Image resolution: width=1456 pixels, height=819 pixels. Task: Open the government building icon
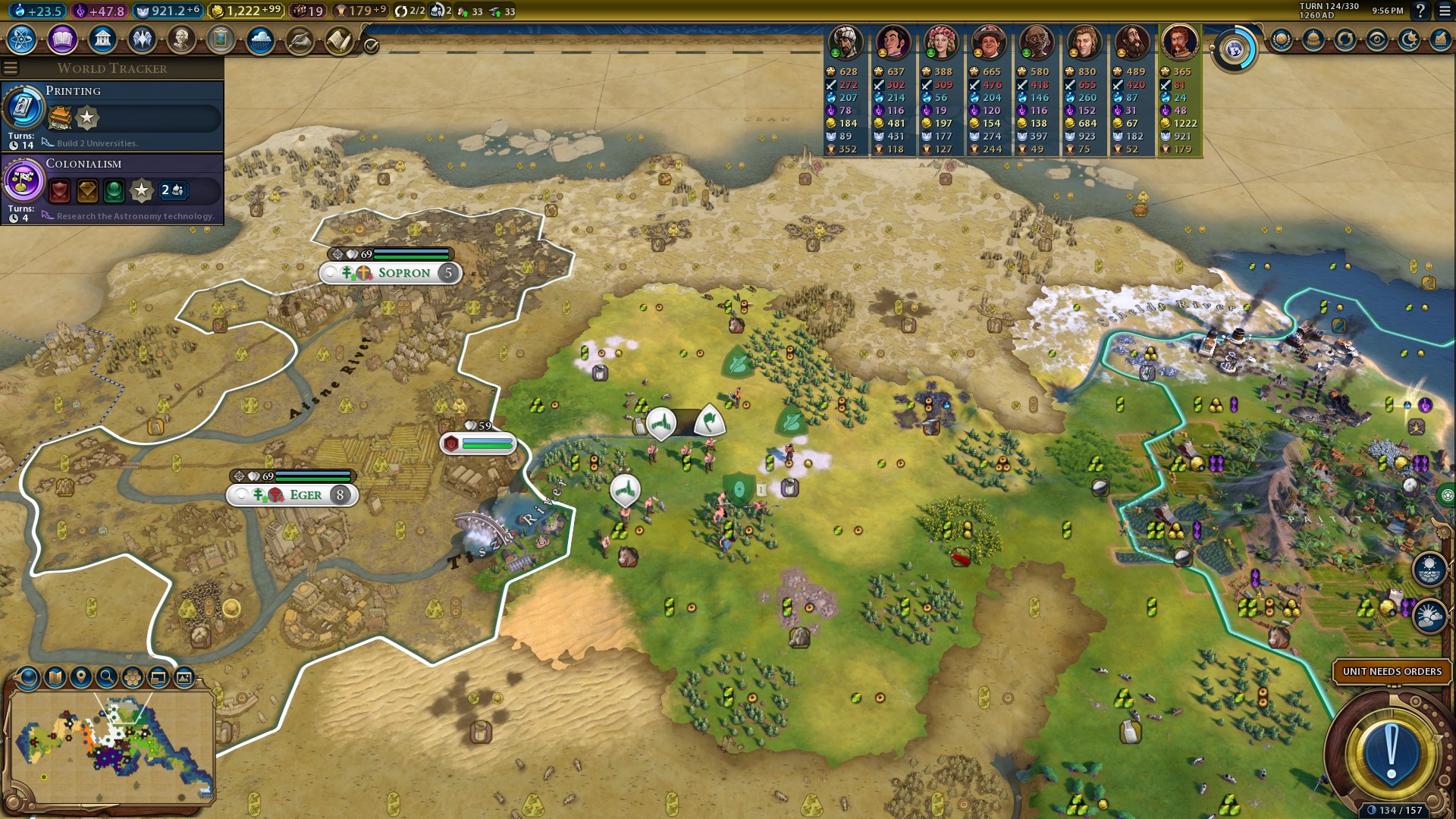tap(102, 39)
